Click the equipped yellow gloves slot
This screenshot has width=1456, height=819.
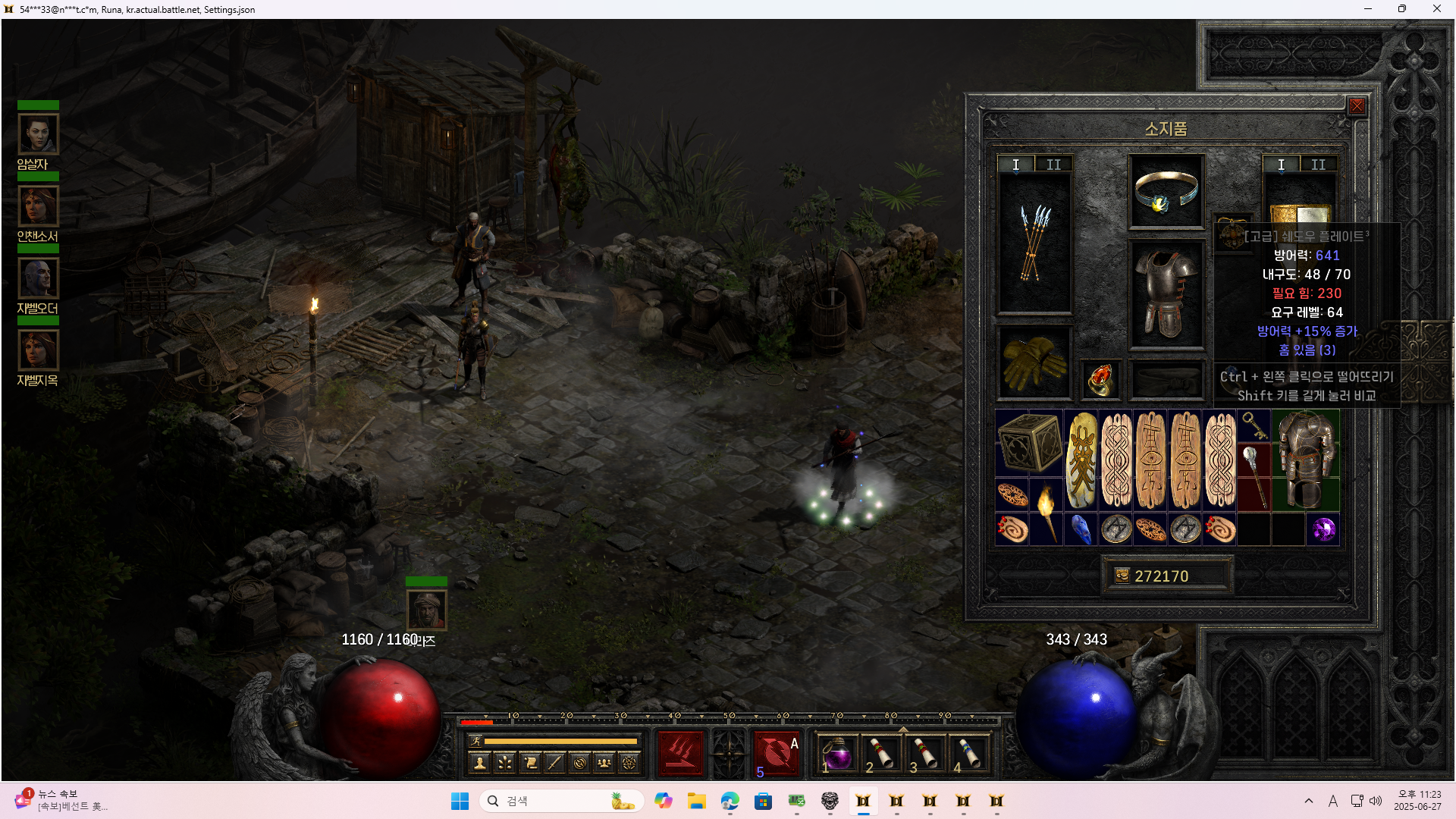pos(1034,362)
